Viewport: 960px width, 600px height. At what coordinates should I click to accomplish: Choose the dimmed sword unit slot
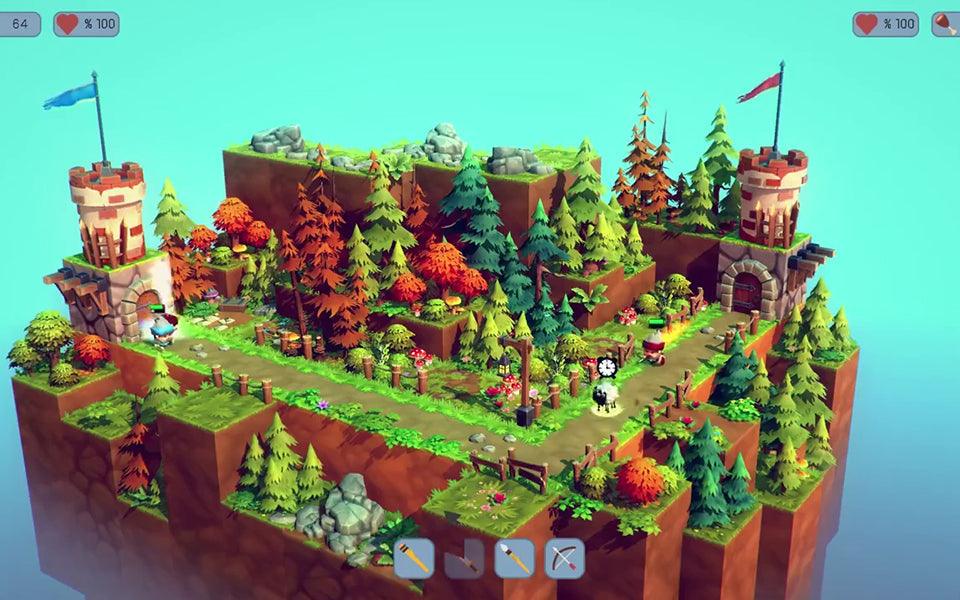click(x=464, y=558)
